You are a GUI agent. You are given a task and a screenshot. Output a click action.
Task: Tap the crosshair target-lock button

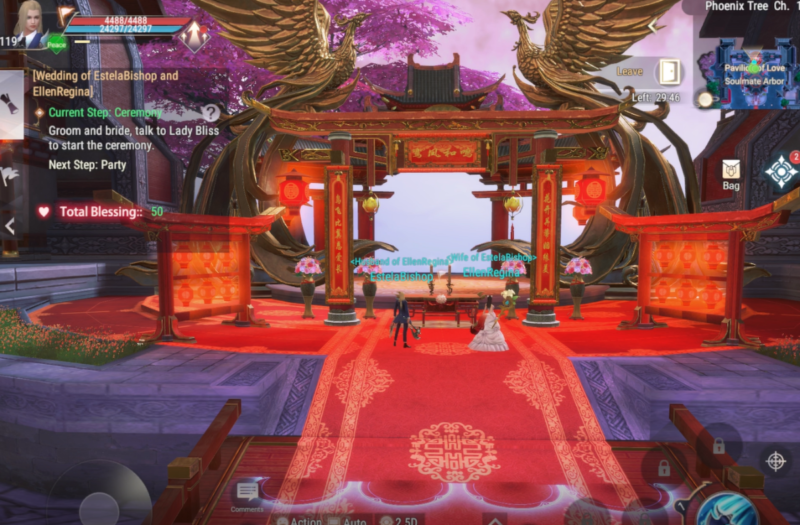[x=774, y=460]
